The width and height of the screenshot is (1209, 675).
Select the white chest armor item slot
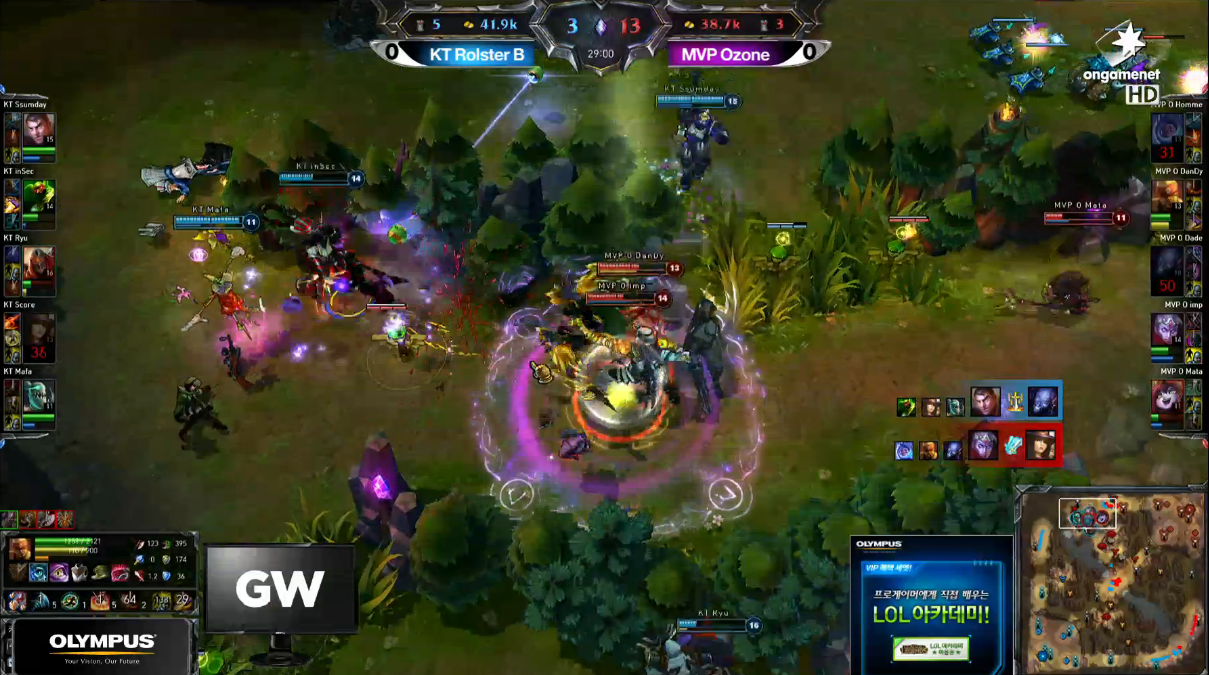tap(79, 573)
